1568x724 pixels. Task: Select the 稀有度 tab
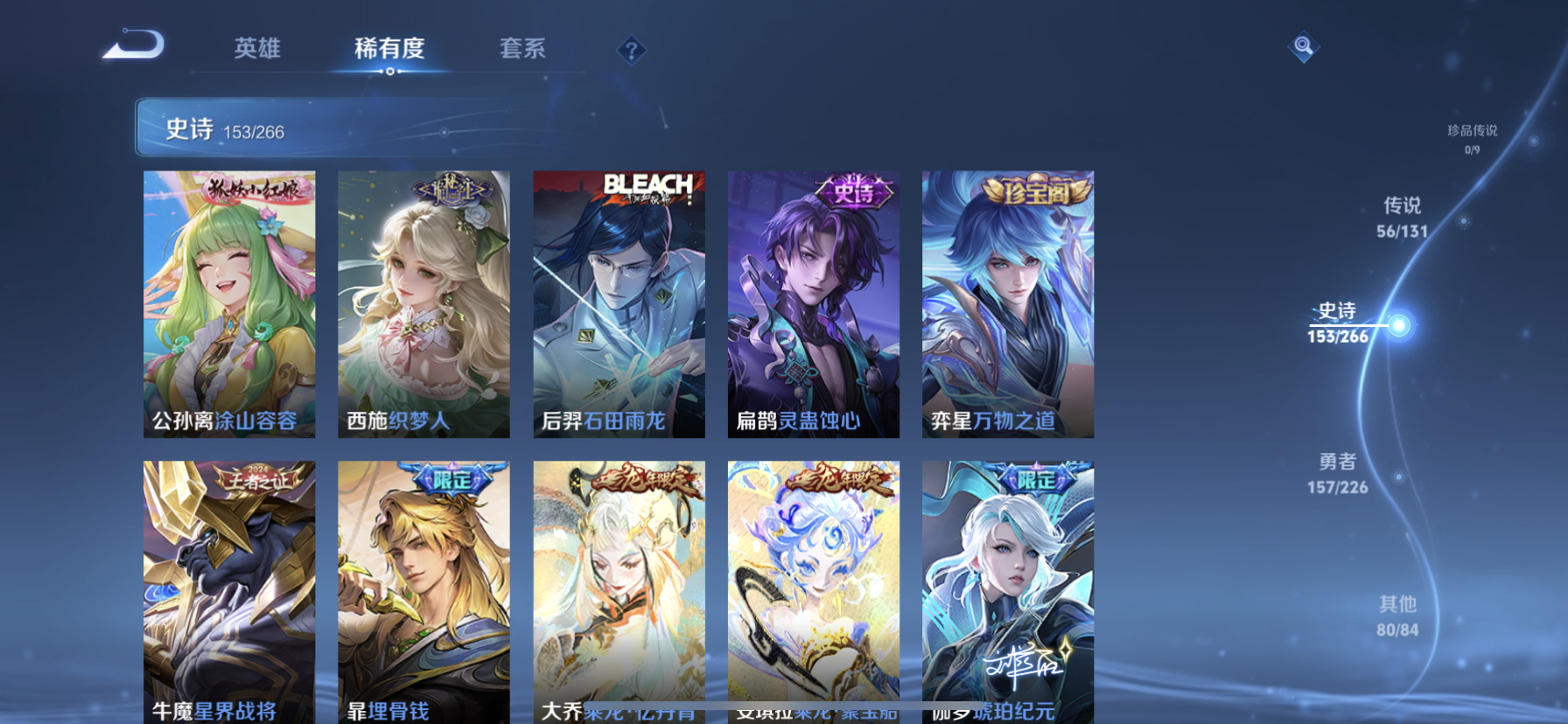pos(389,48)
